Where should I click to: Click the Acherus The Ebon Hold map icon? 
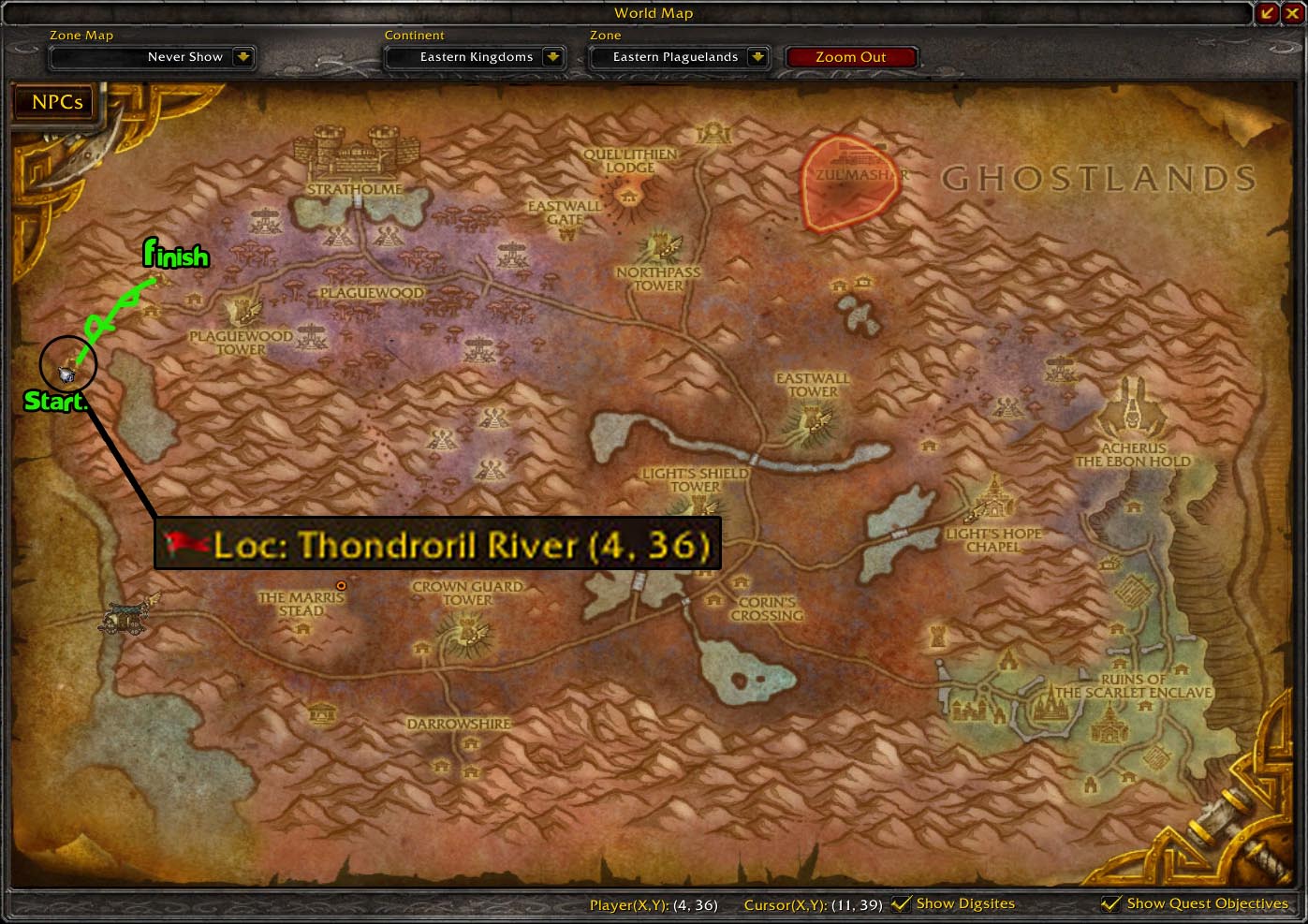coord(1134,407)
